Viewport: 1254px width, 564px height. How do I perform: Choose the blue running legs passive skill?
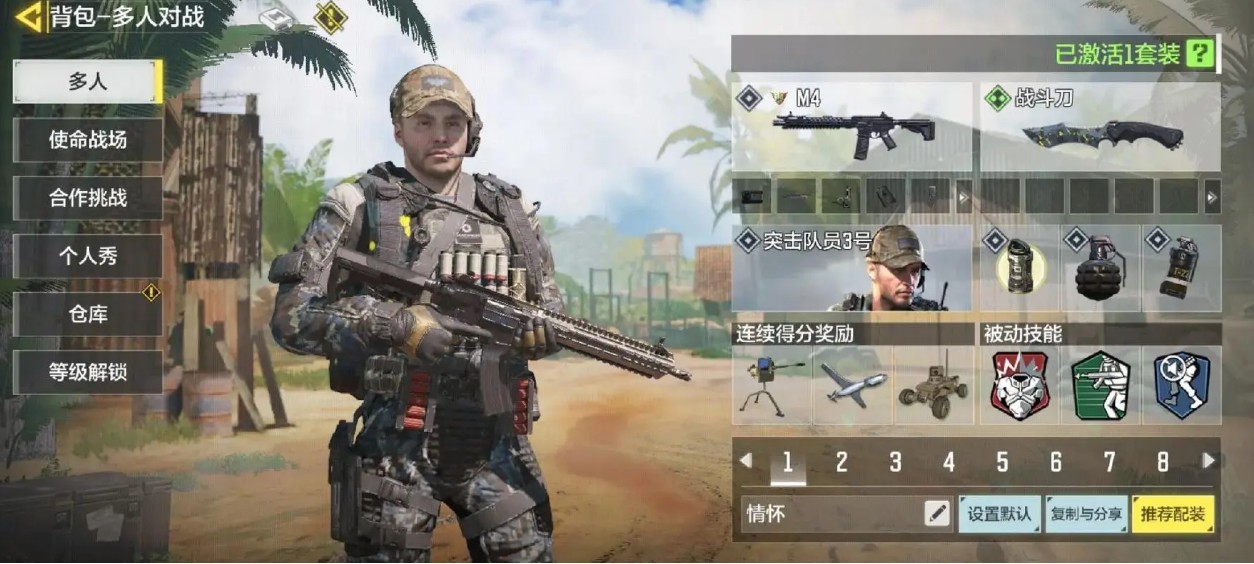point(1181,385)
